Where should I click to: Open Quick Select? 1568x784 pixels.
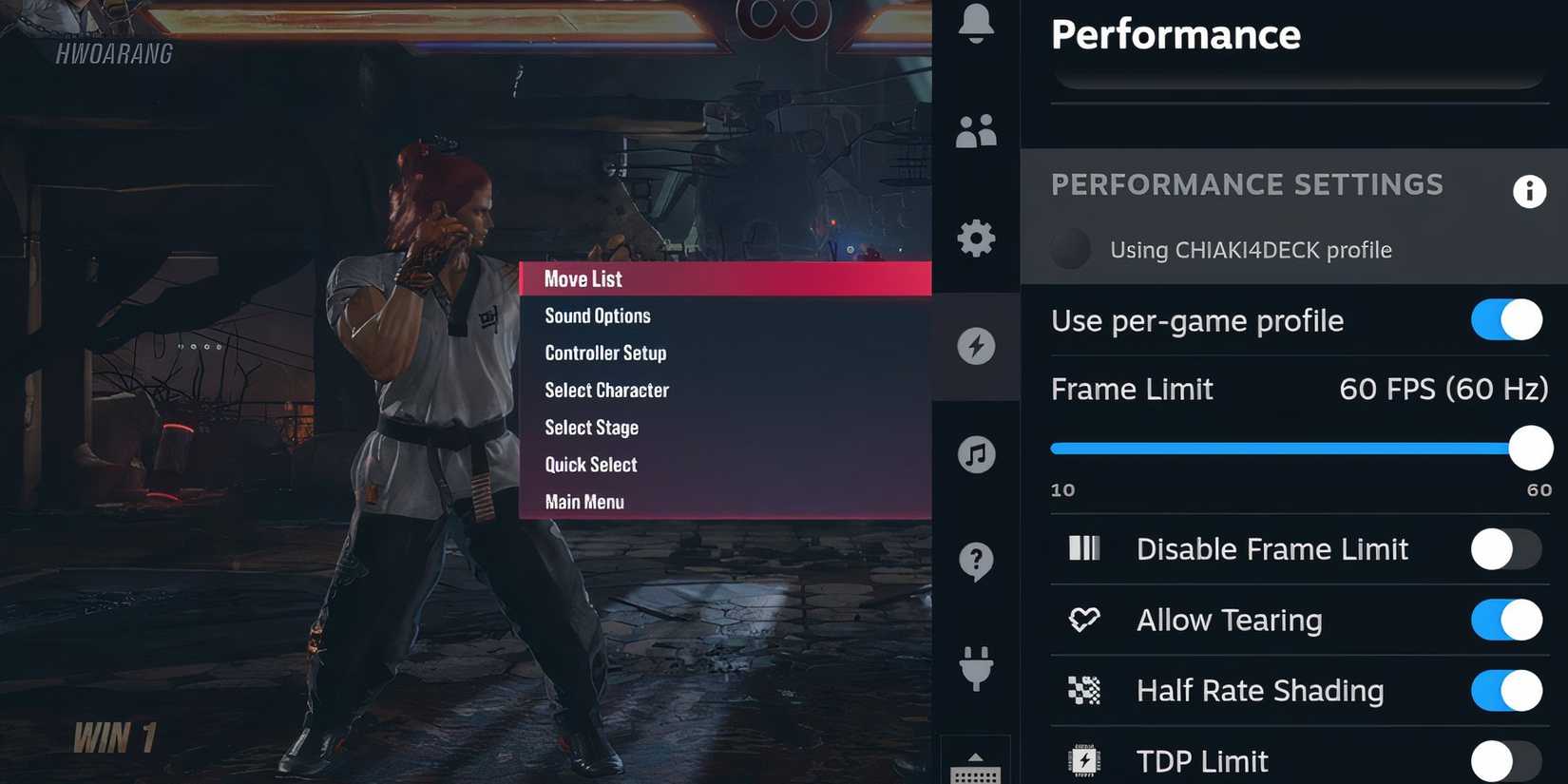tap(590, 465)
